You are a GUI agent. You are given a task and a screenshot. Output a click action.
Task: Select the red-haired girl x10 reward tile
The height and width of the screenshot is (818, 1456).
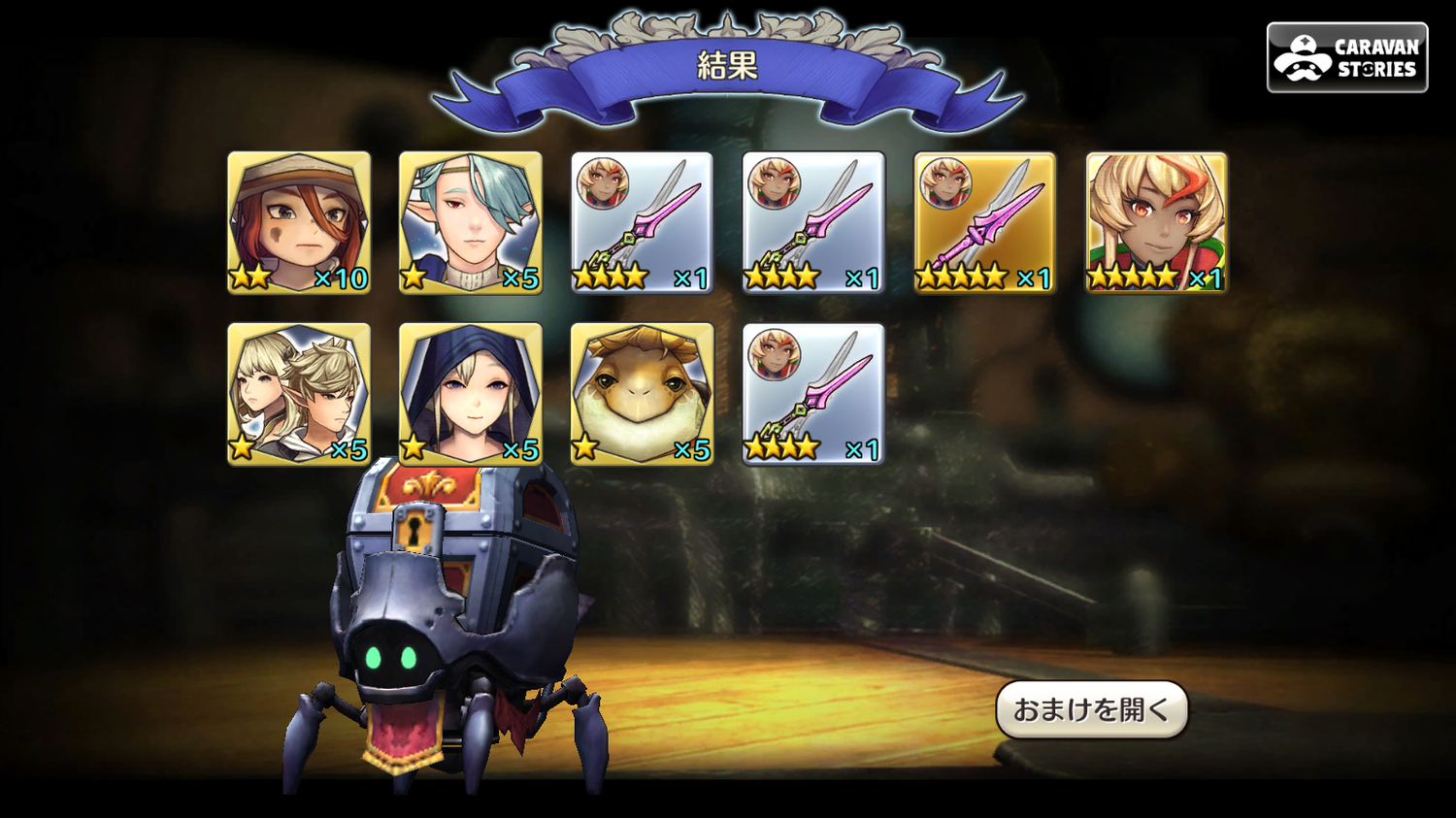pyautogui.click(x=299, y=222)
